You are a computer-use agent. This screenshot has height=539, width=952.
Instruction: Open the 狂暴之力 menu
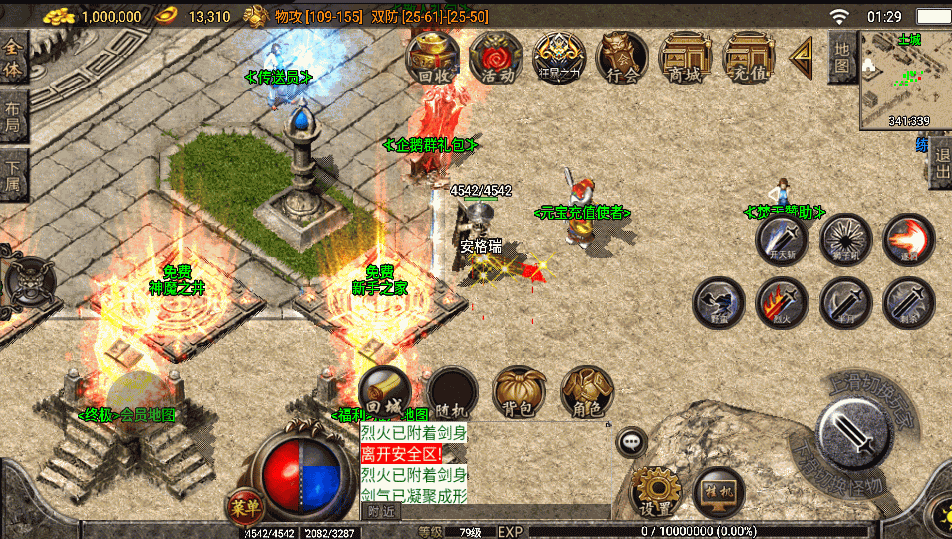coord(559,56)
